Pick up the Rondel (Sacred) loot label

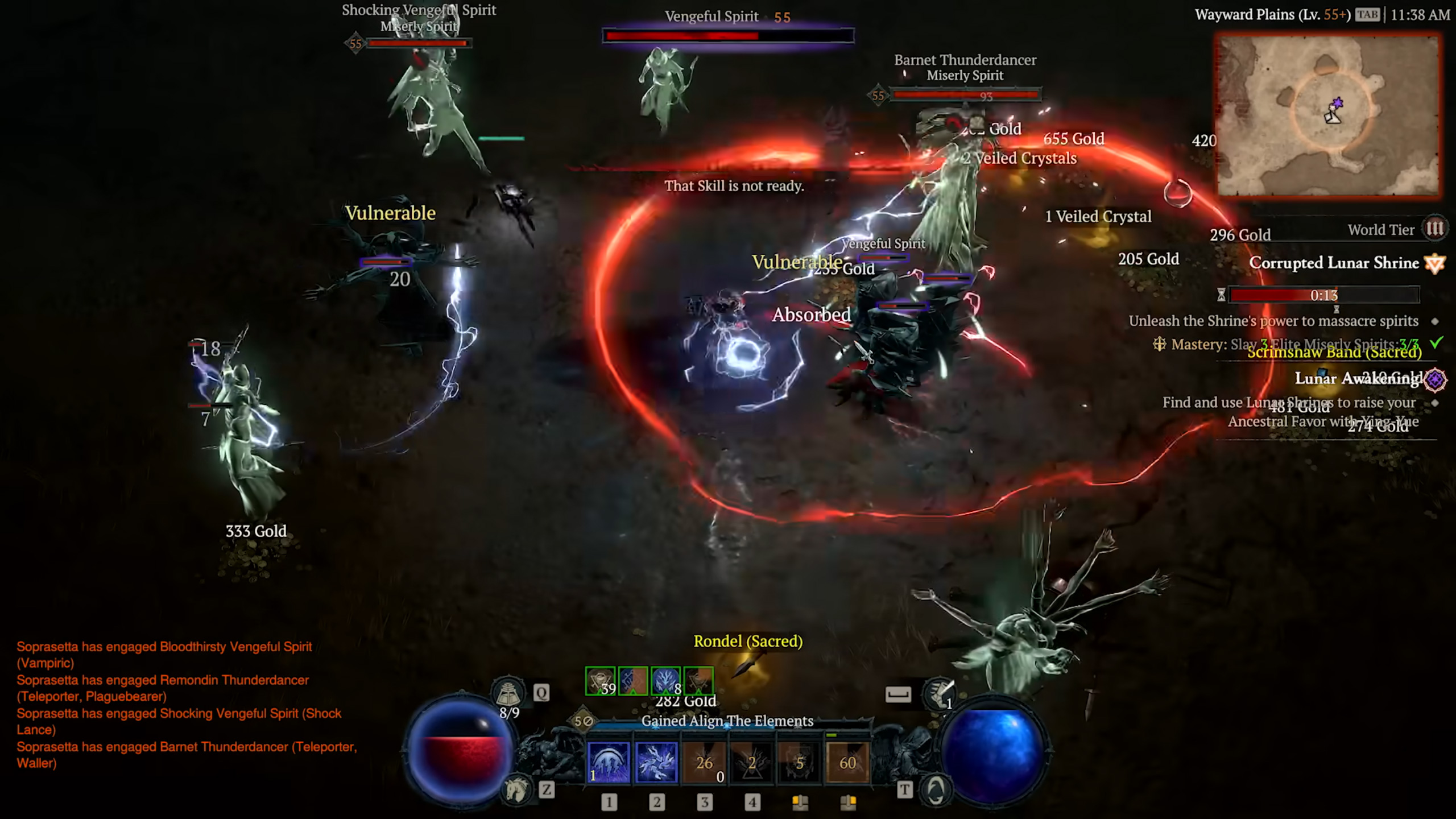(748, 642)
